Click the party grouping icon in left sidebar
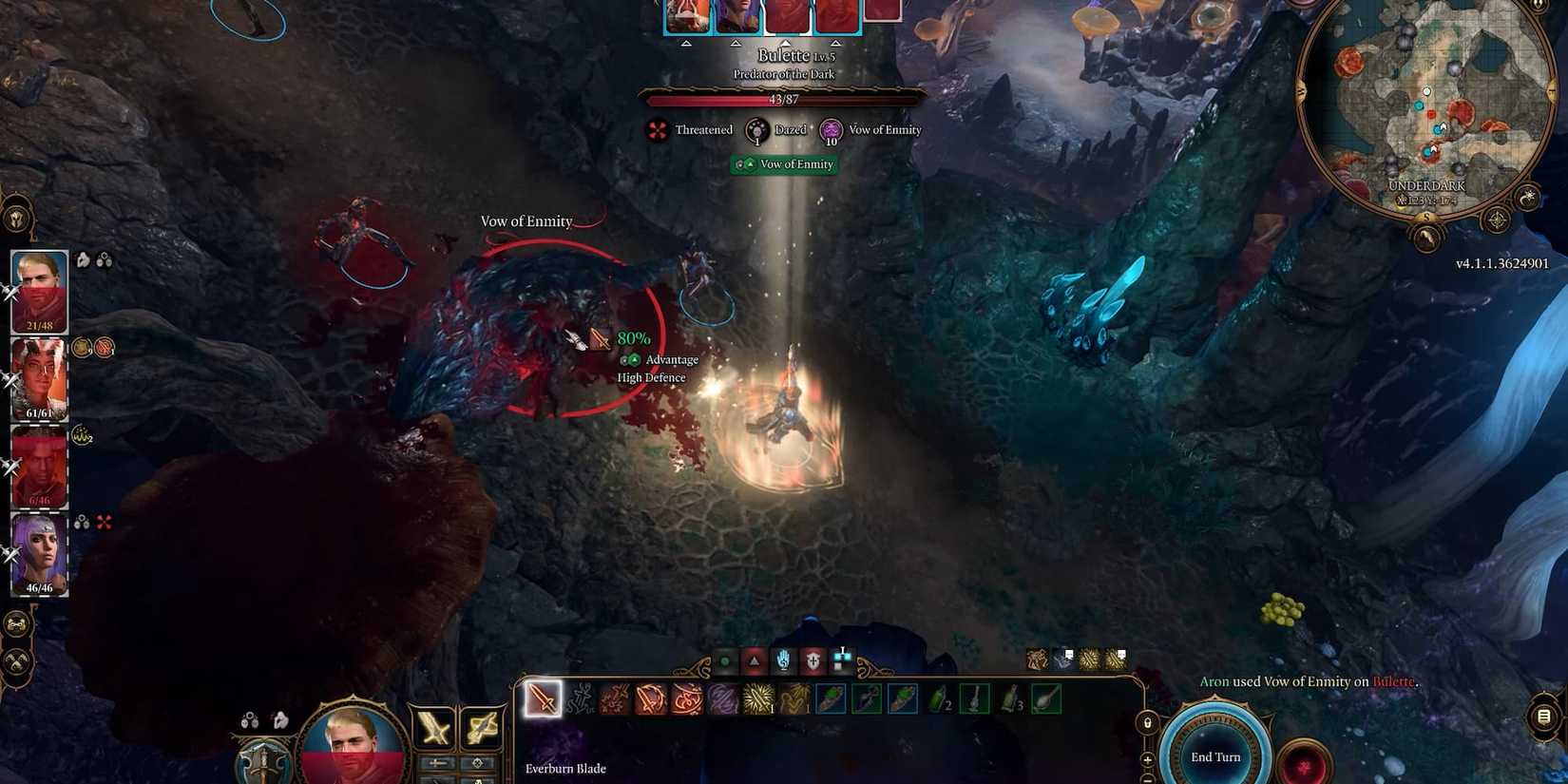1568x784 pixels. pyautogui.click(x=15, y=623)
